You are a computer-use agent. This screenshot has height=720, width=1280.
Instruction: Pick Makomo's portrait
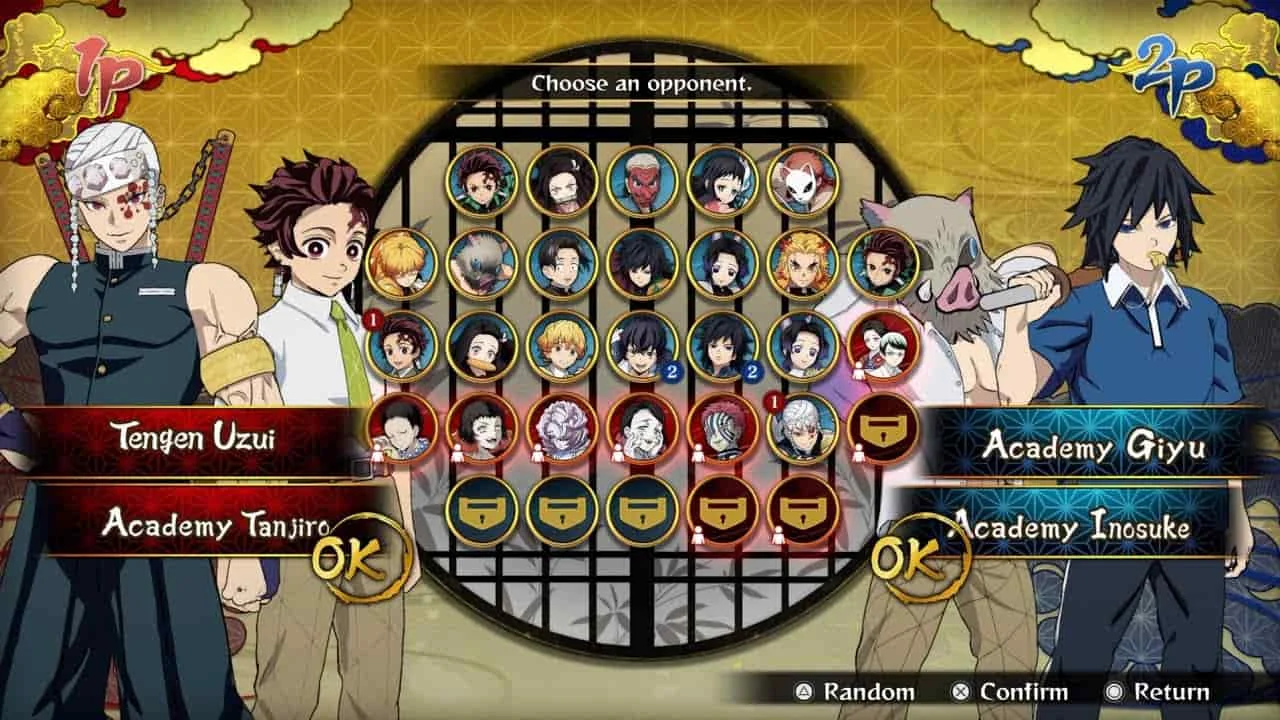(x=722, y=181)
